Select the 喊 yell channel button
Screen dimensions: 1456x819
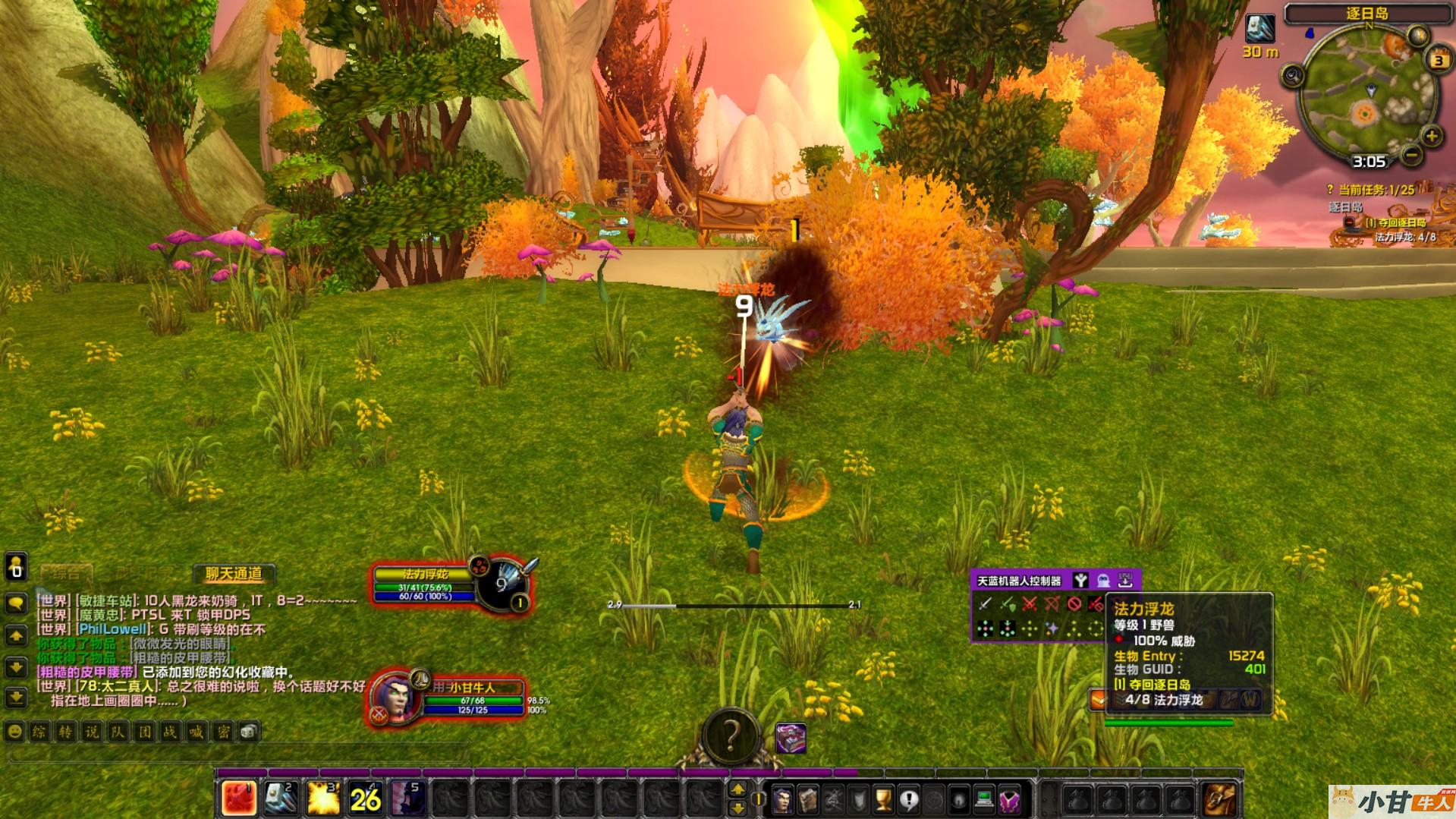tap(197, 732)
